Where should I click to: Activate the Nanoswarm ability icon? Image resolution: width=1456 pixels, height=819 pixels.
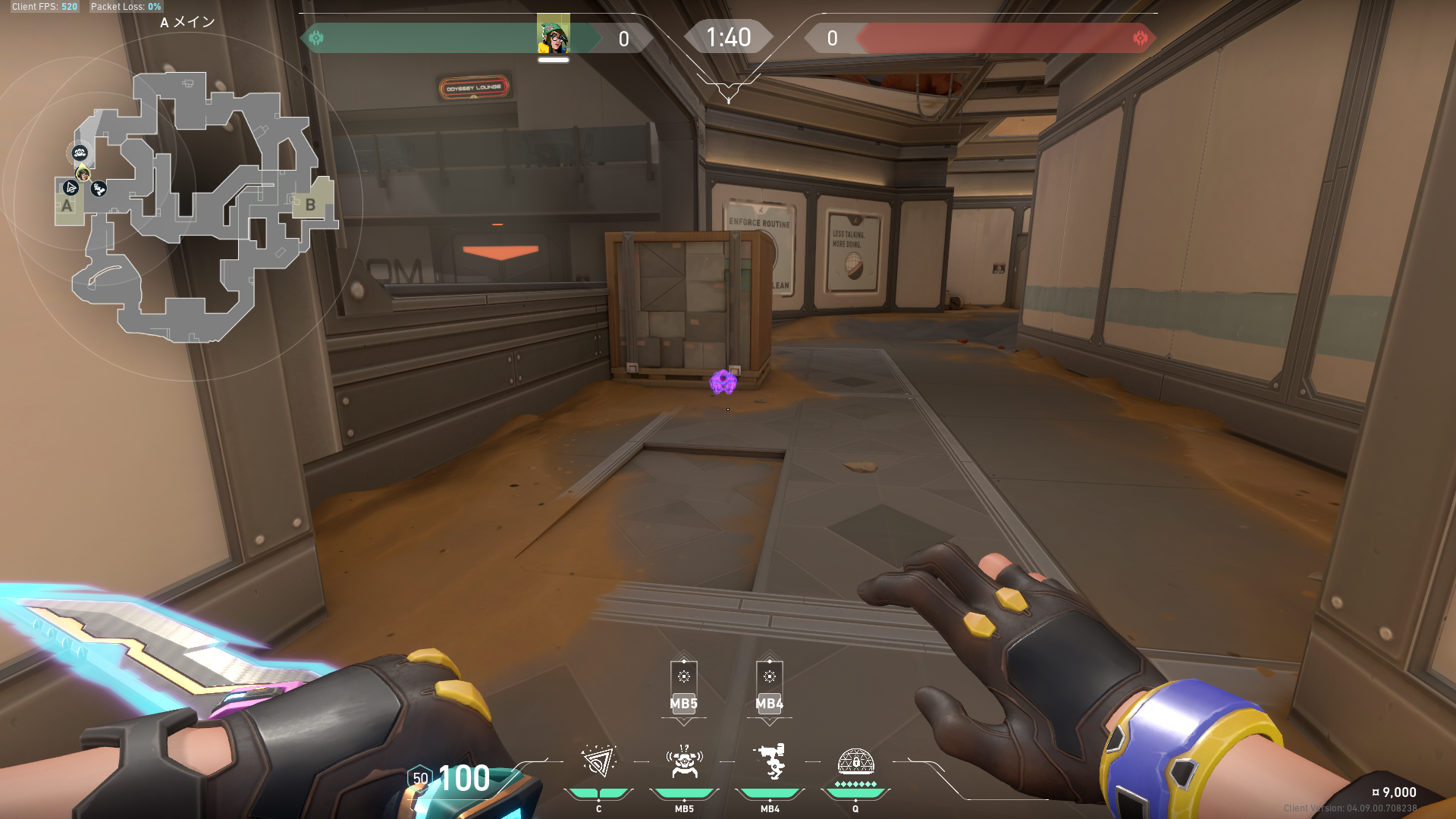coord(598,762)
